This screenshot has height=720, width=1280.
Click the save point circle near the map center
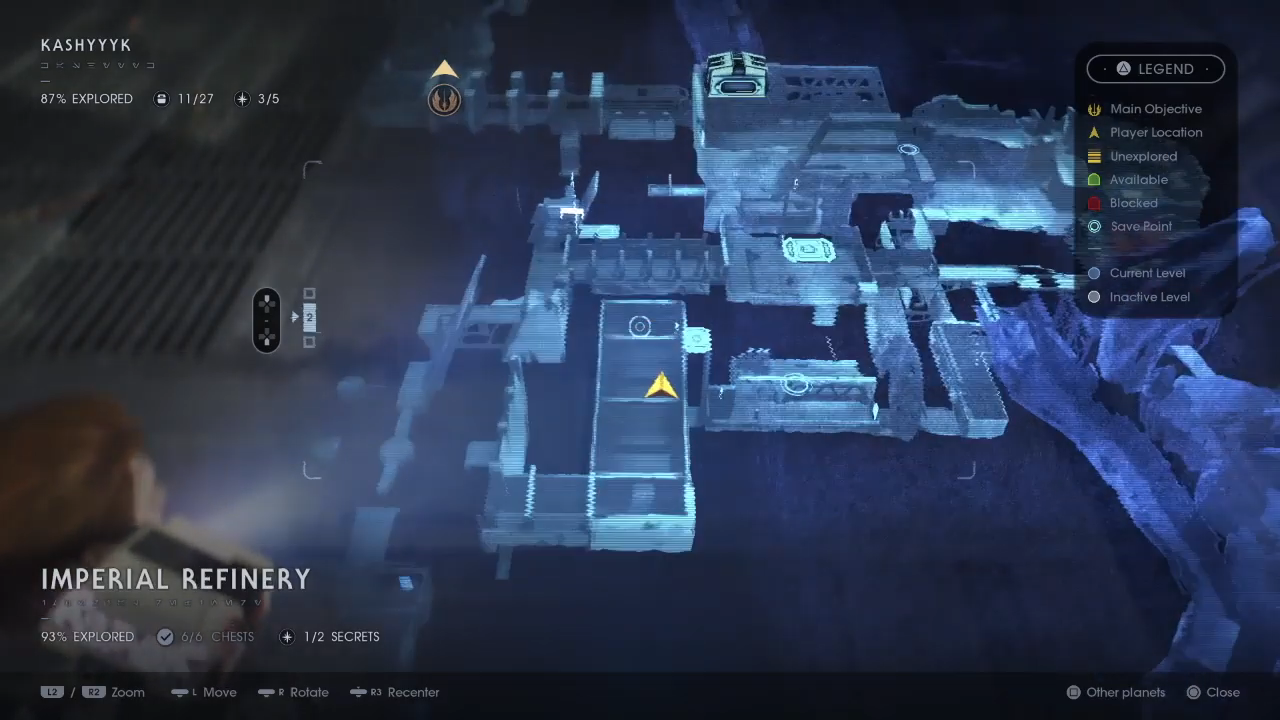click(x=640, y=326)
